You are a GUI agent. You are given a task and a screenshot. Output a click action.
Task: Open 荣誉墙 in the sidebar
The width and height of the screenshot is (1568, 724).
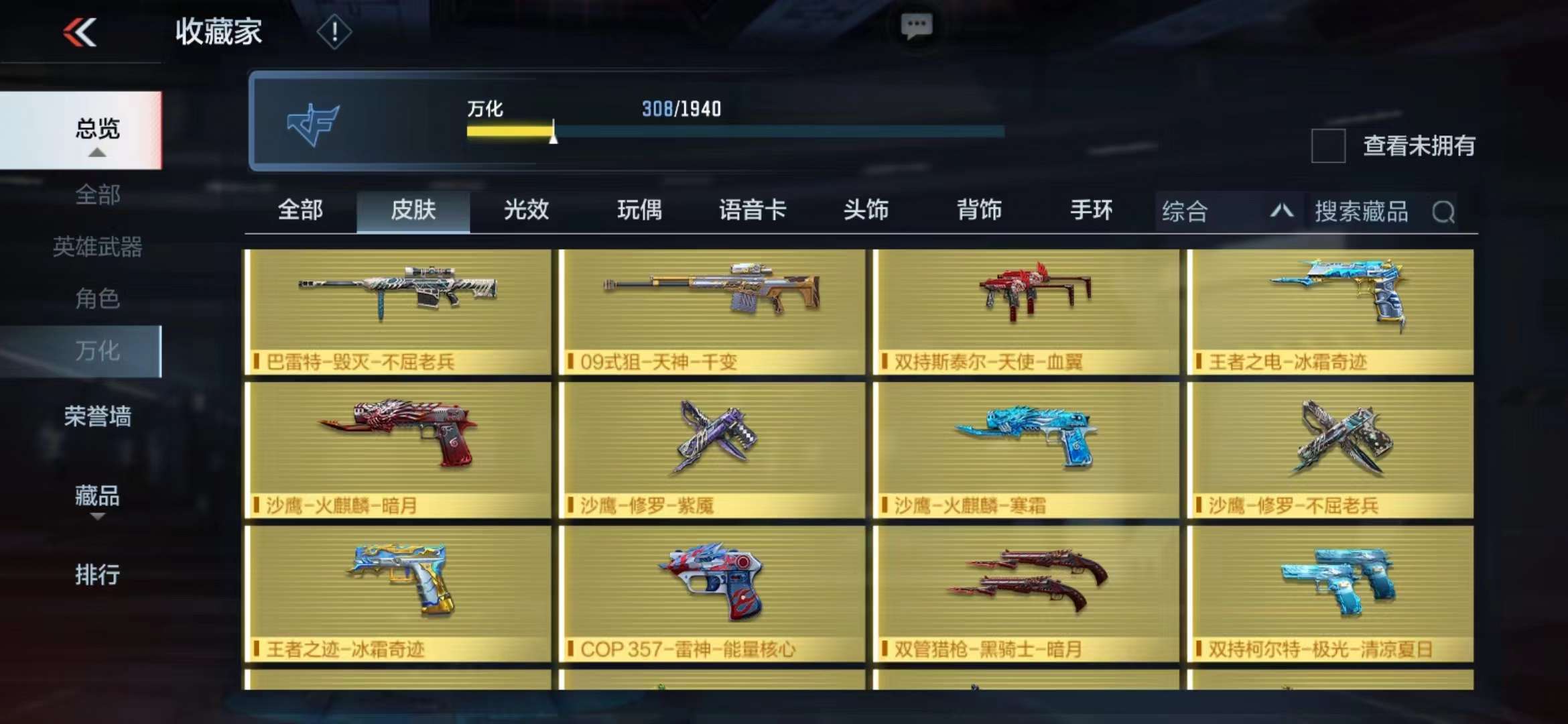tap(97, 417)
